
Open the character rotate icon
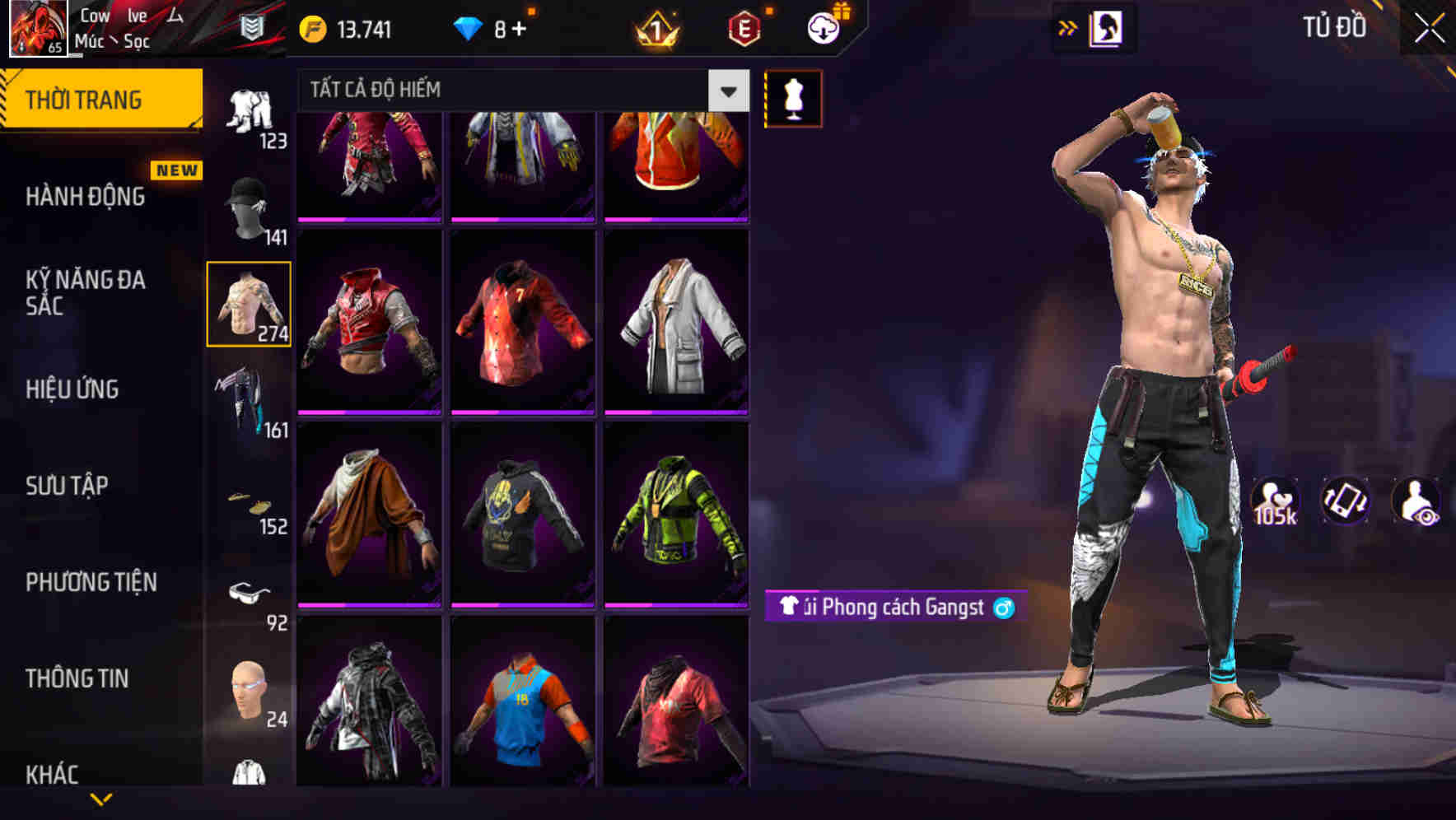pos(1346,506)
